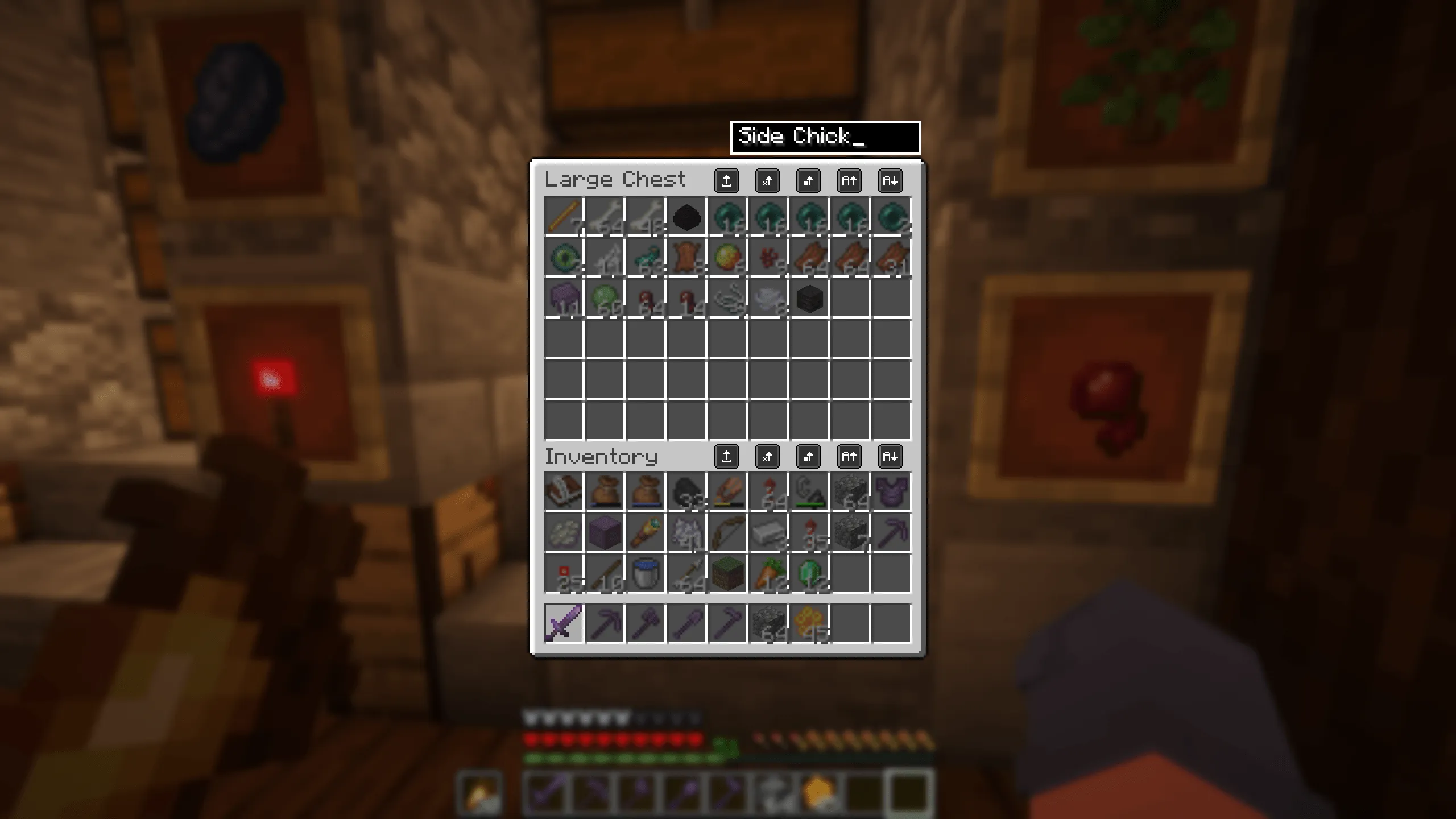Screen dimensions: 1456x819
Task: Click the inventory extract-all arrow button
Action: [727, 456]
